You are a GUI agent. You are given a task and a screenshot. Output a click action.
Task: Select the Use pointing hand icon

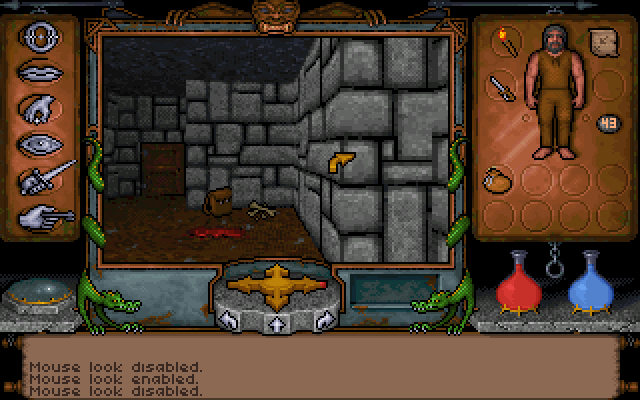tap(40, 214)
